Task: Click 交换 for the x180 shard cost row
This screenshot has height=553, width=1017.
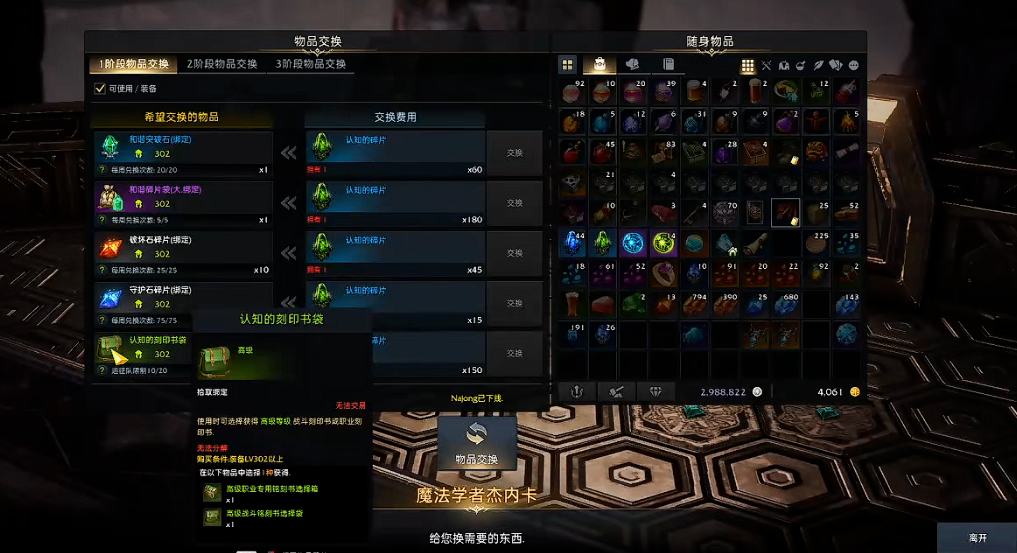Action: pyautogui.click(x=514, y=203)
